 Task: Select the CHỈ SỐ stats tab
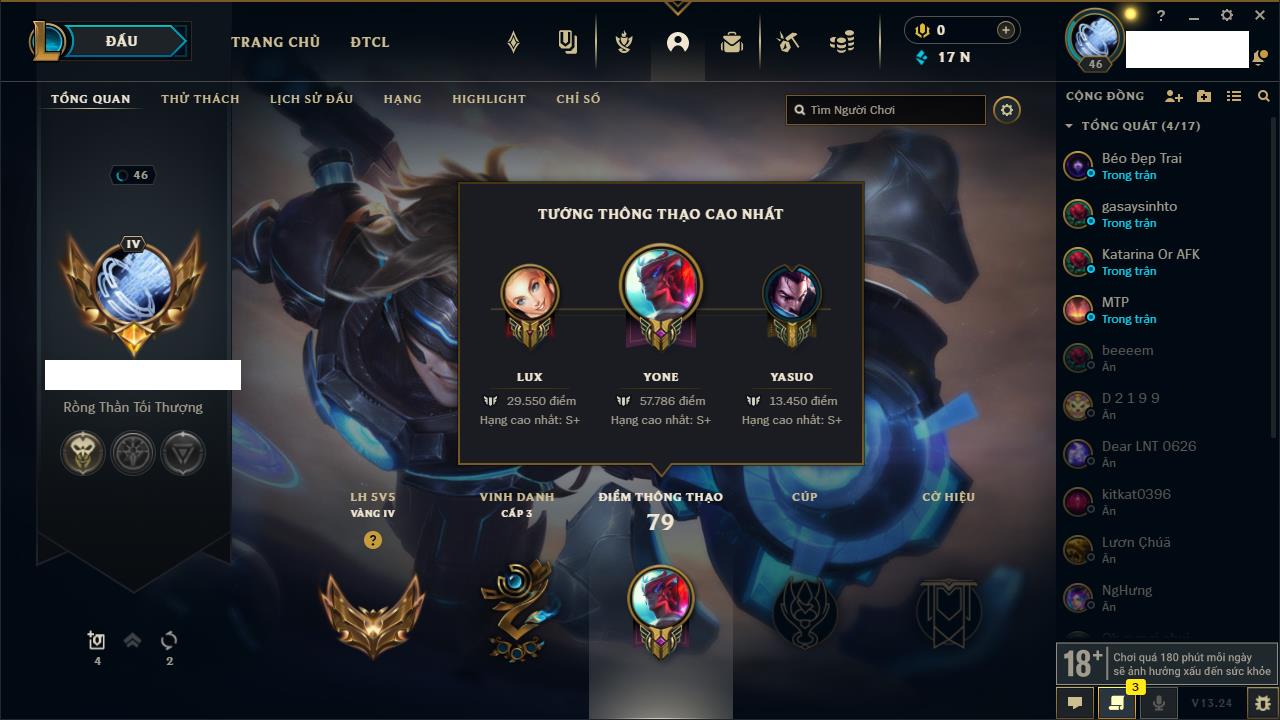tap(578, 99)
